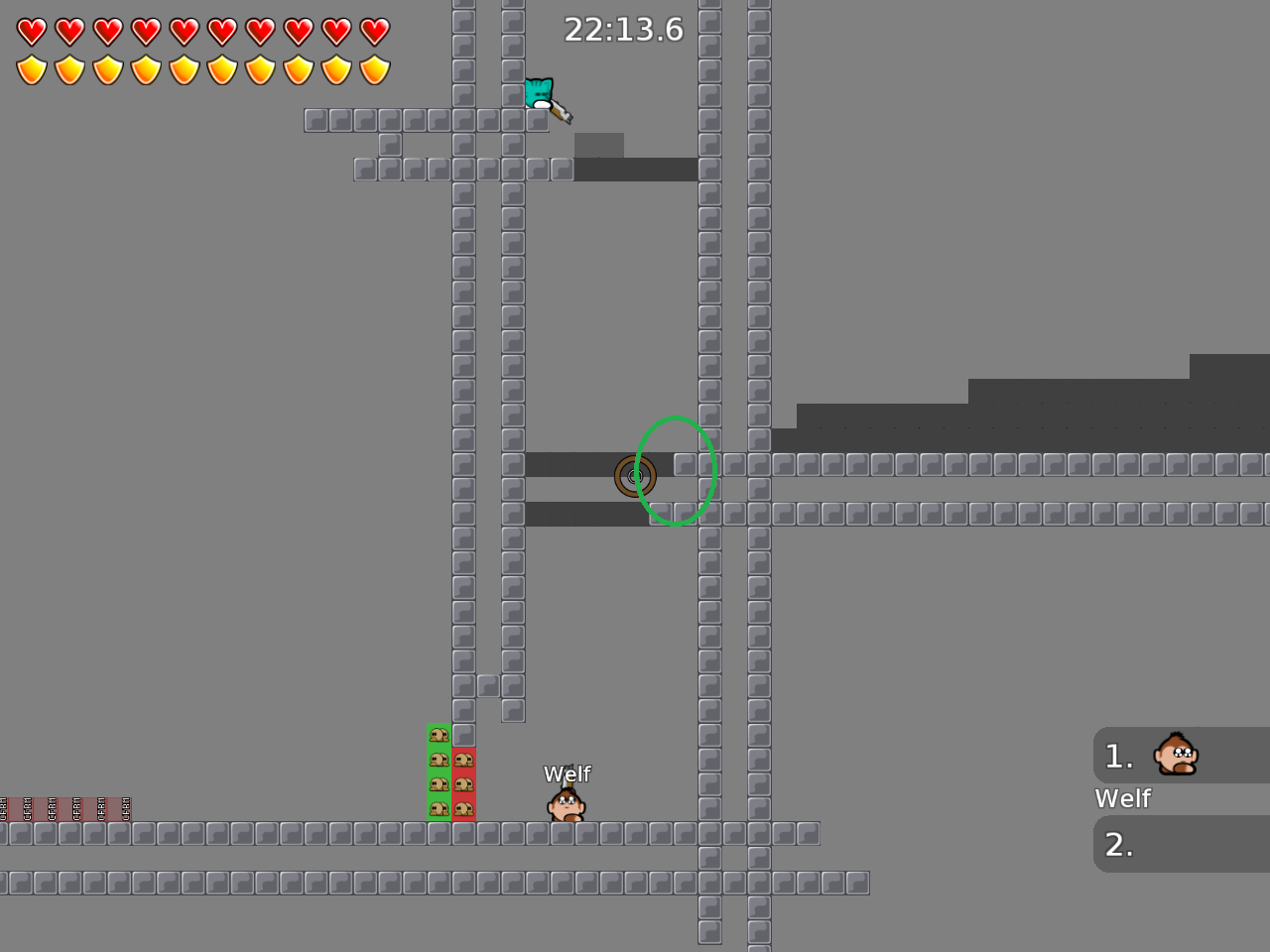Image resolution: width=1270 pixels, height=952 pixels.
Task: Click the first yellow armor shield icon
Action: coord(33,69)
